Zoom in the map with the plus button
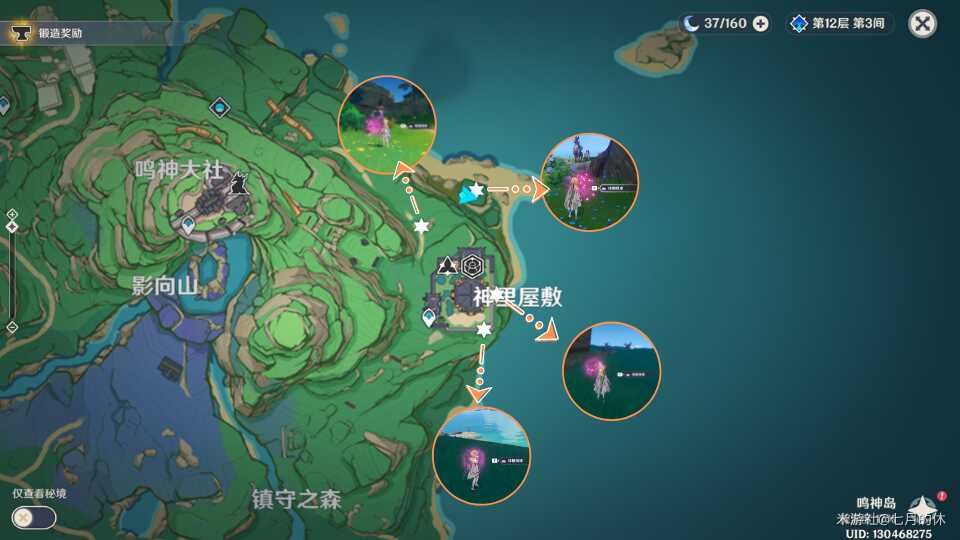Image resolution: width=960 pixels, height=540 pixels. click(11, 214)
